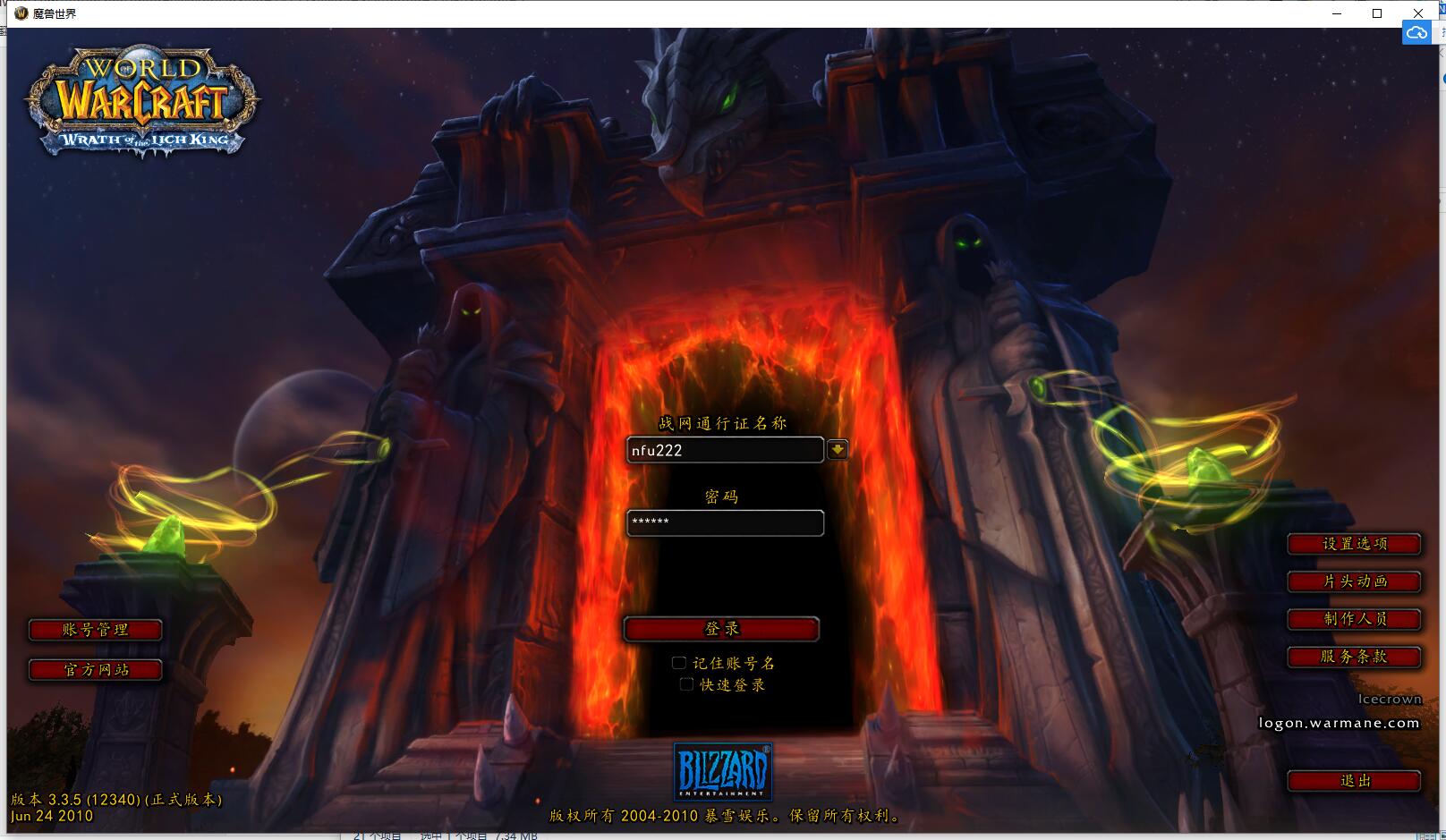Play the 片头动画 intro cinematic

[x=1354, y=581]
